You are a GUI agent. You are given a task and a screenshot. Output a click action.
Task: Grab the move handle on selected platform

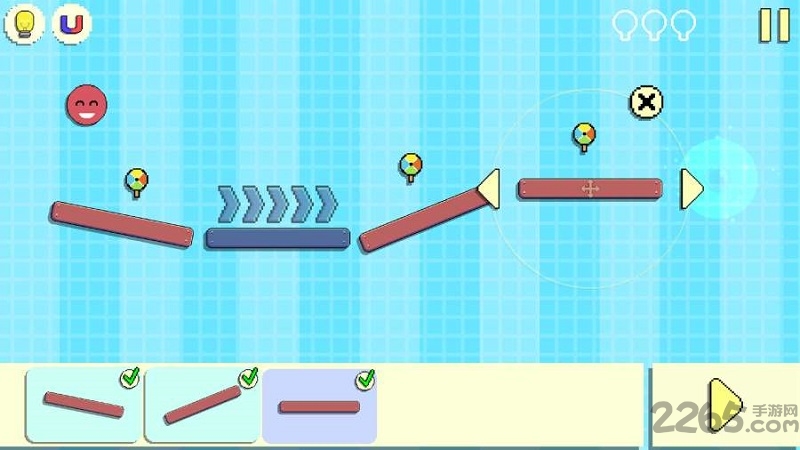coord(590,188)
